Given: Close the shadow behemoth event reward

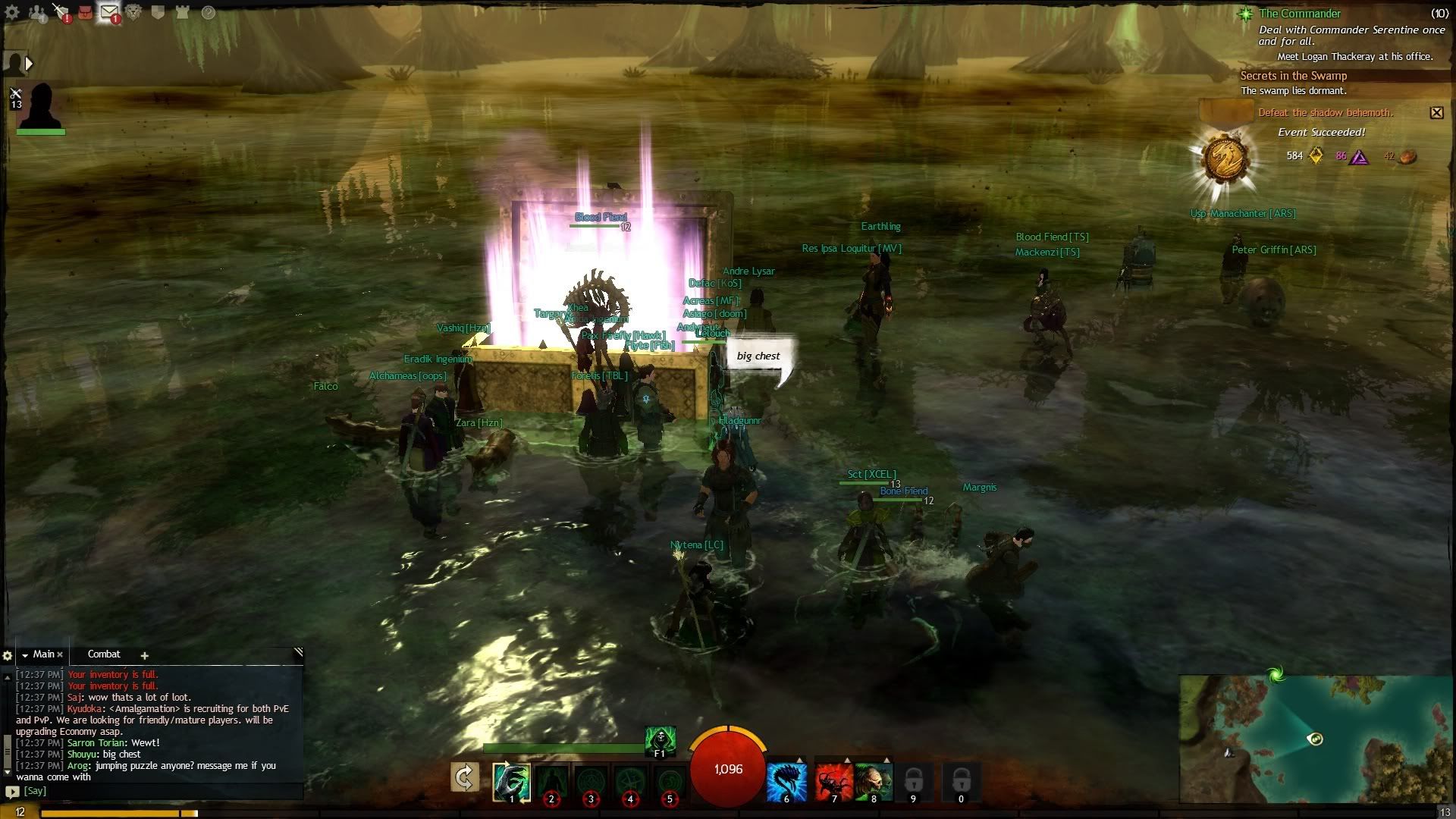Looking at the screenshot, I should click(x=1436, y=113).
